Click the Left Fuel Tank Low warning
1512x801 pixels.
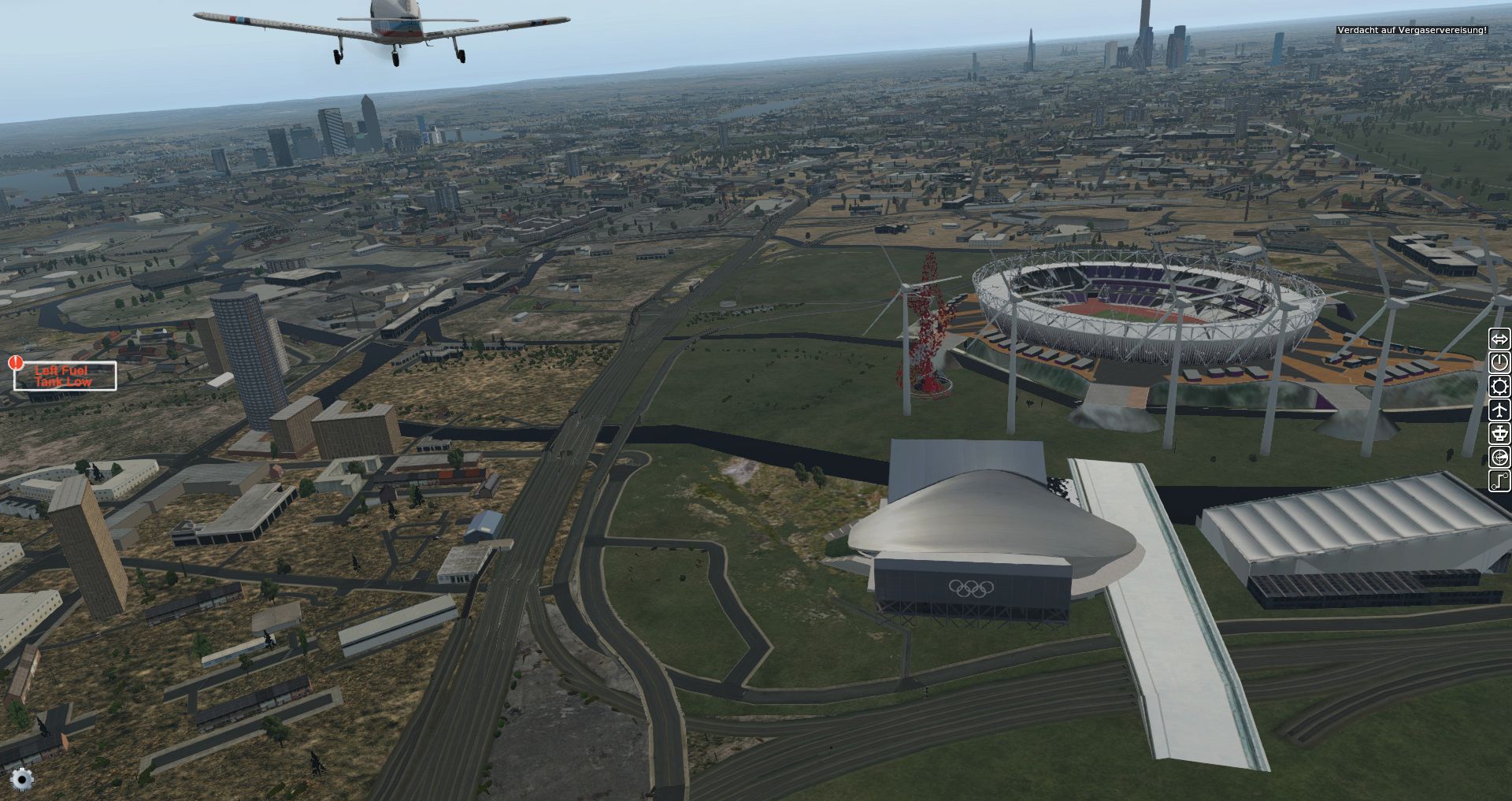pos(65,376)
